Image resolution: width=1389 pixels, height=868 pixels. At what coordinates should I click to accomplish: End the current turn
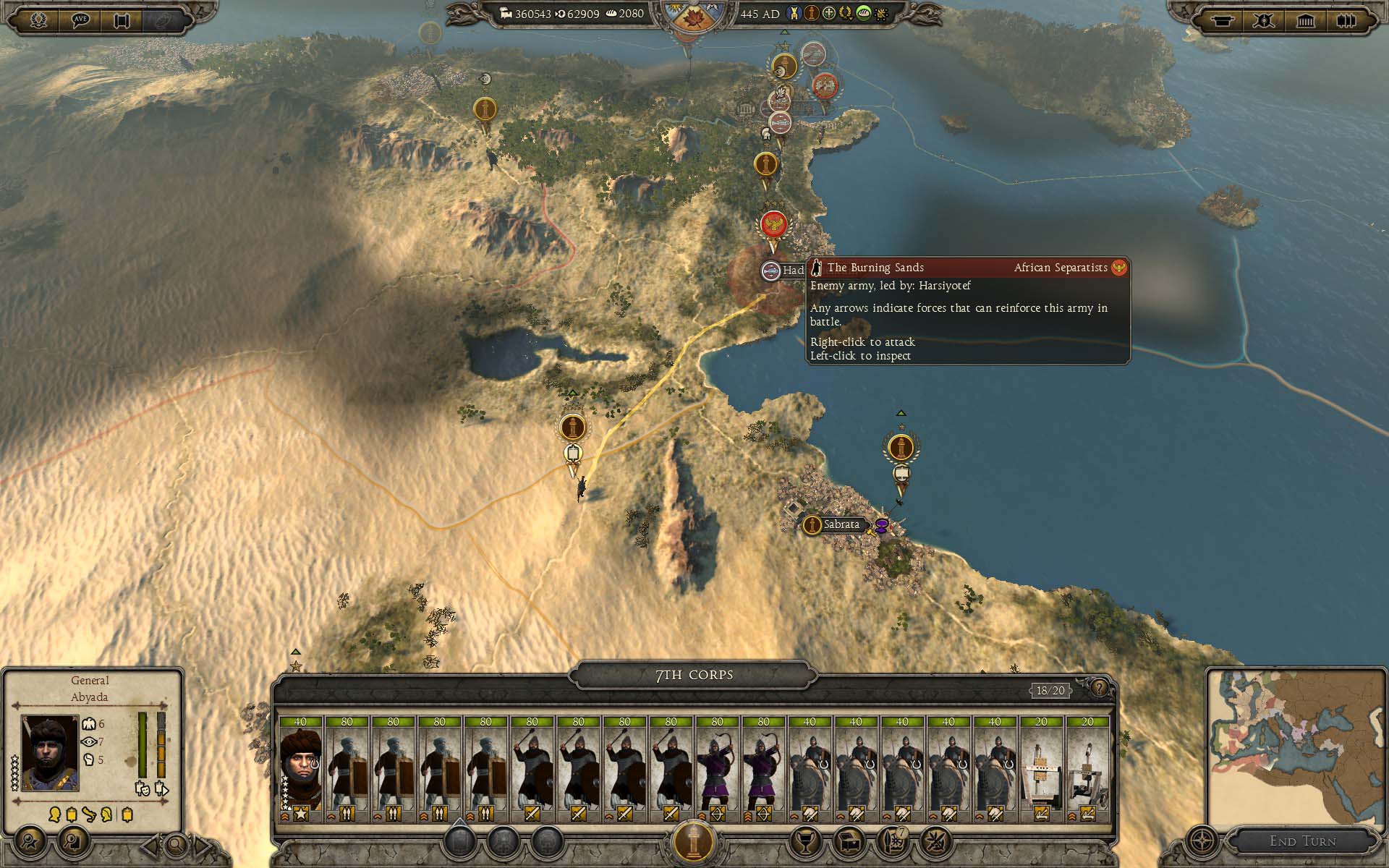coord(1302,841)
